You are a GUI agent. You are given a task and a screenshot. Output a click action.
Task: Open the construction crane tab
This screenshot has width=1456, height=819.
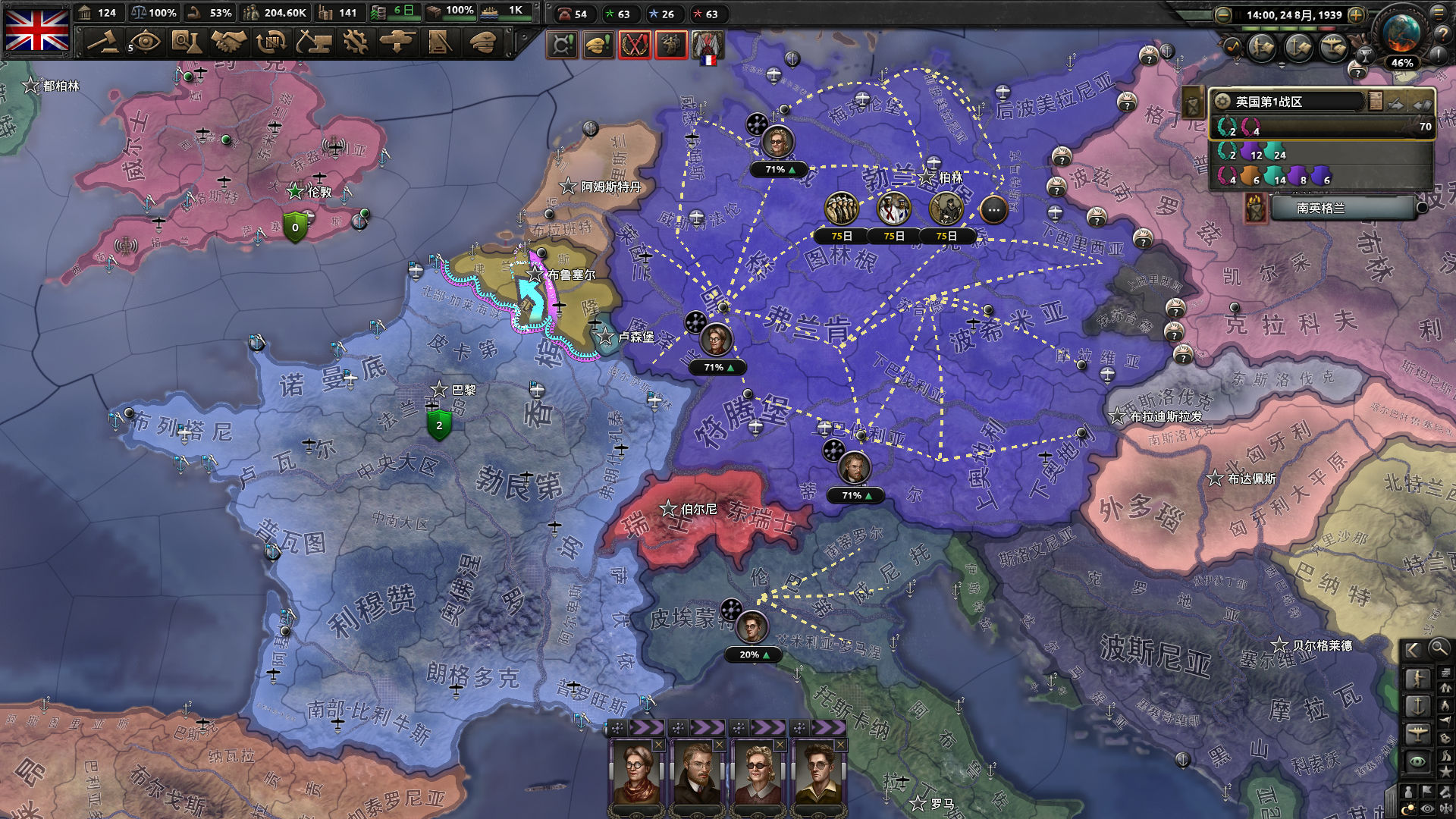[x=313, y=42]
